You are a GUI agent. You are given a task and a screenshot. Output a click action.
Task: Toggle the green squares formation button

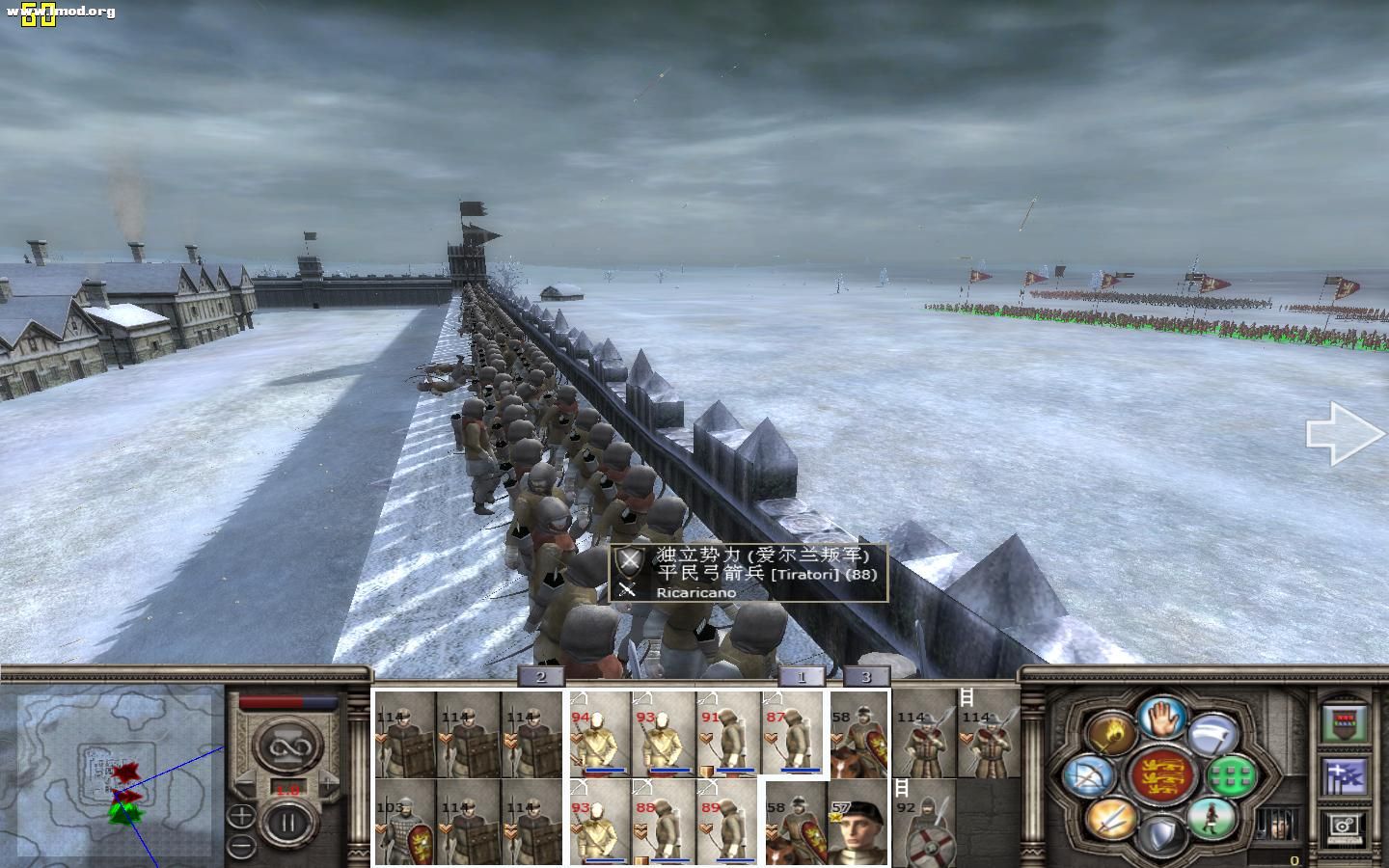(x=1232, y=774)
